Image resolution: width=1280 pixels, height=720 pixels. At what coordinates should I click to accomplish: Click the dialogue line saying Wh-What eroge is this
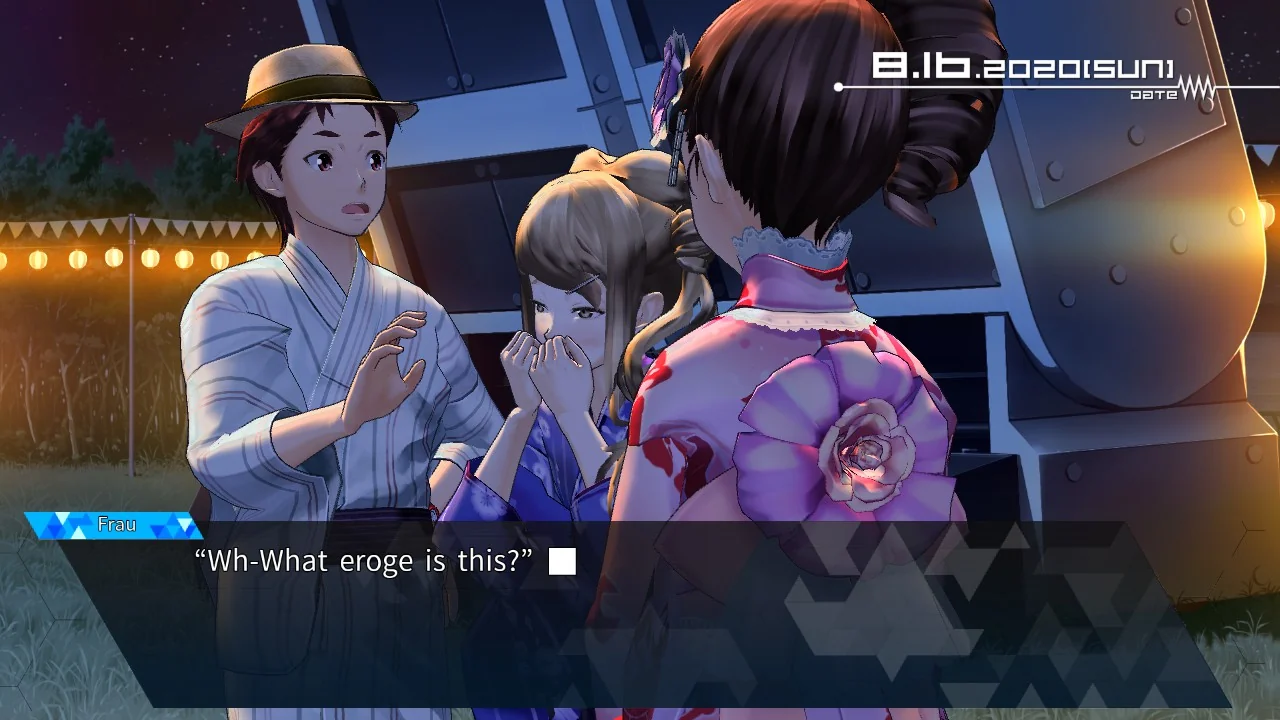point(360,561)
